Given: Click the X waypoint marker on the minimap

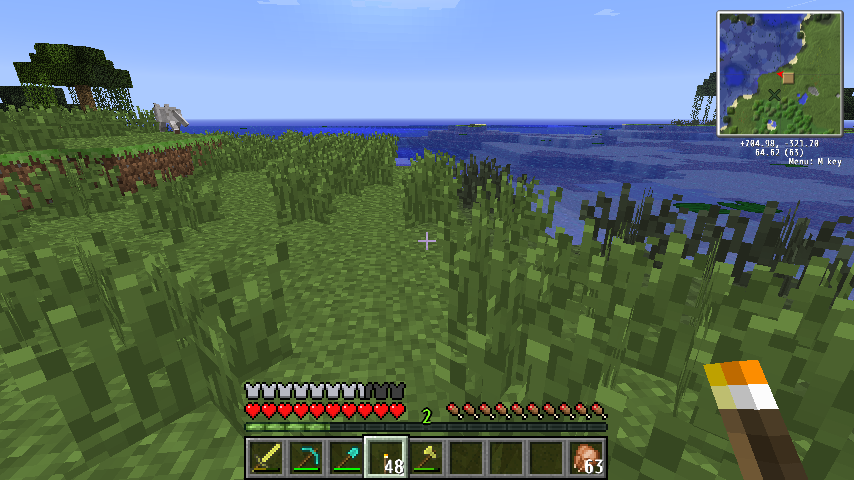Looking at the screenshot, I should [774, 95].
